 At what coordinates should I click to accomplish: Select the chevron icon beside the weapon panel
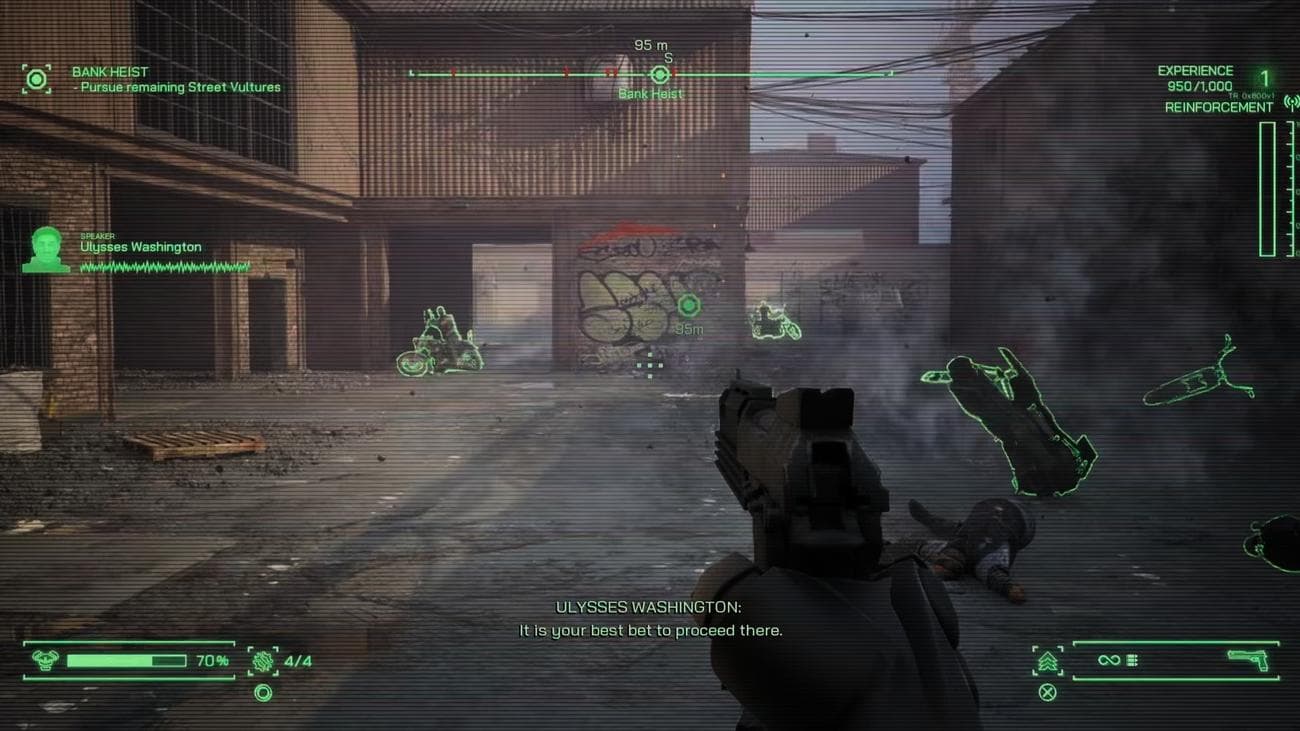[1048, 661]
